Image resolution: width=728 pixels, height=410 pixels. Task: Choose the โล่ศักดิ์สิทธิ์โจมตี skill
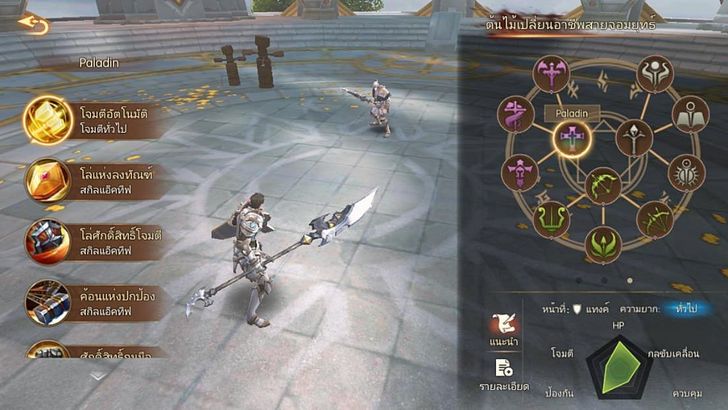(48, 241)
